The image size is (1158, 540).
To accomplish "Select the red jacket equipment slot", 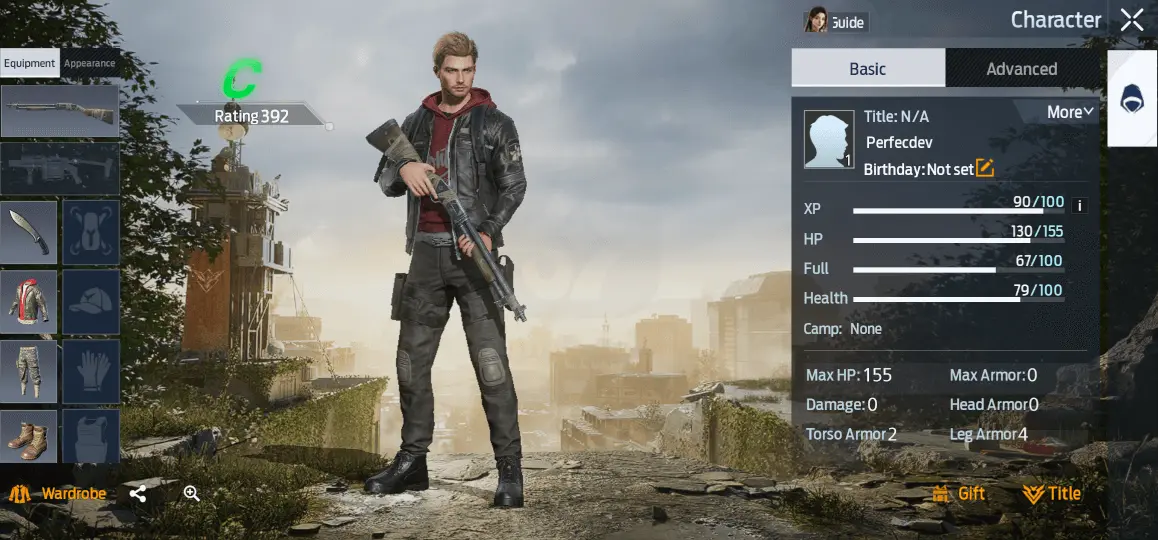I will (x=28, y=302).
